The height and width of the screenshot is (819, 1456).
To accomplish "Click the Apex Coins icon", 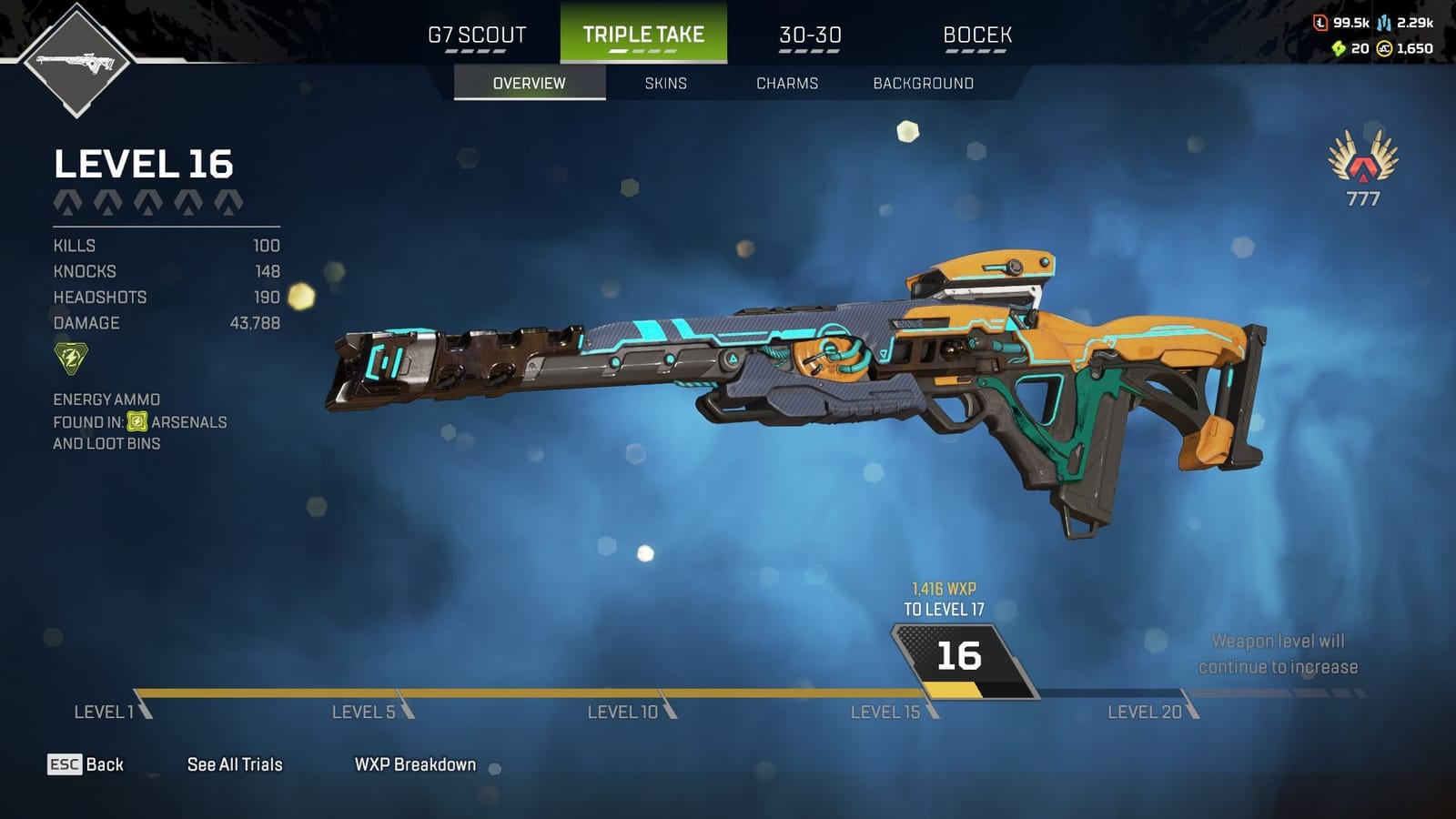I will 1384,47.
